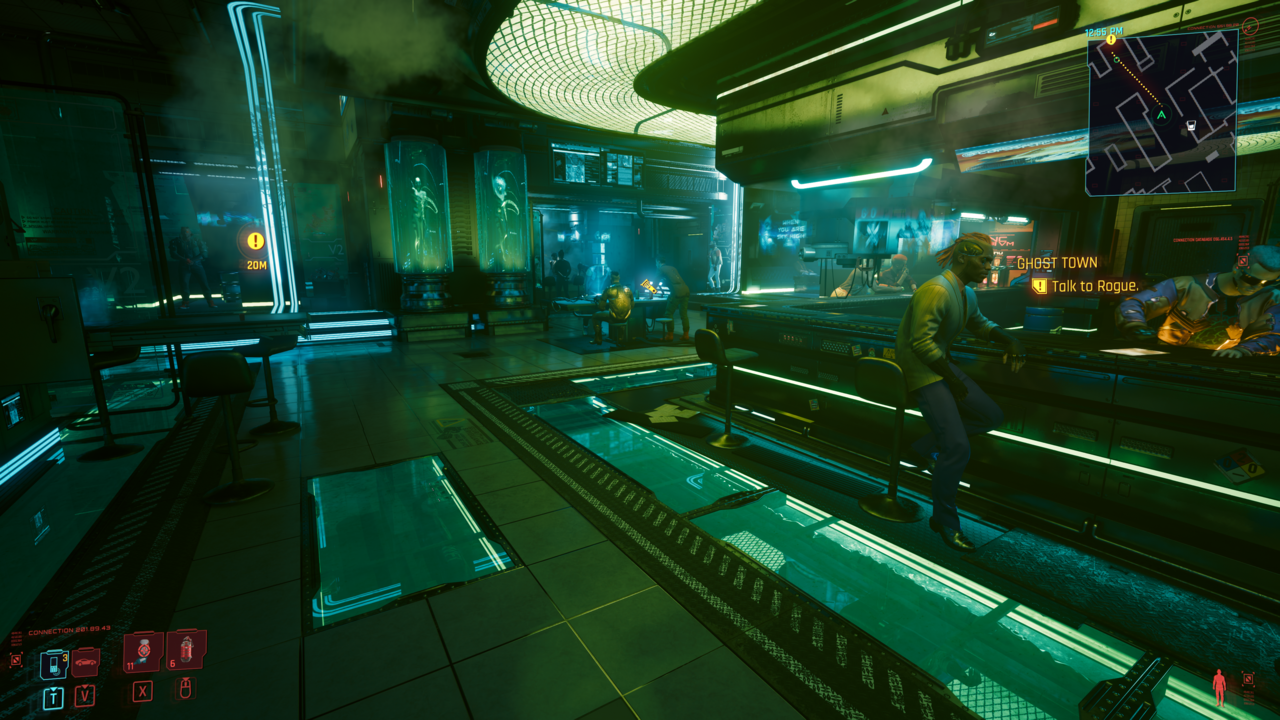Open the minimap in the corner
Image resolution: width=1280 pixels, height=720 pixels.
[1162, 111]
